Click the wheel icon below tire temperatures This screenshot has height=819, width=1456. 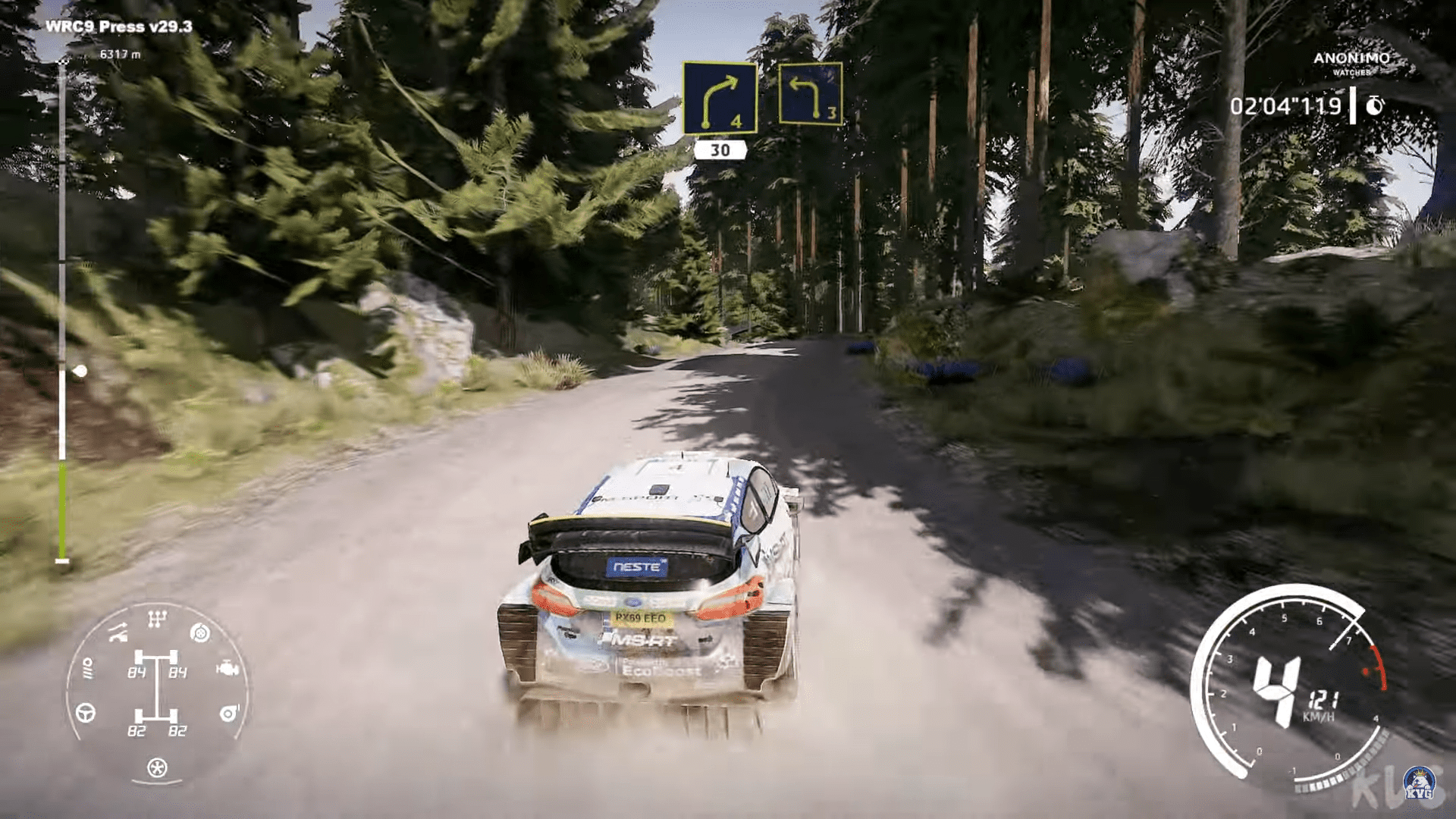click(156, 767)
